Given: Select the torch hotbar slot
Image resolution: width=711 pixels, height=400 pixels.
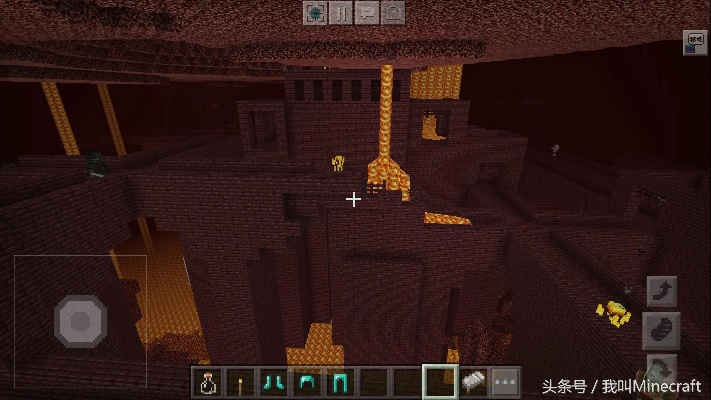Looking at the screenshot, I should coord(240,381).
